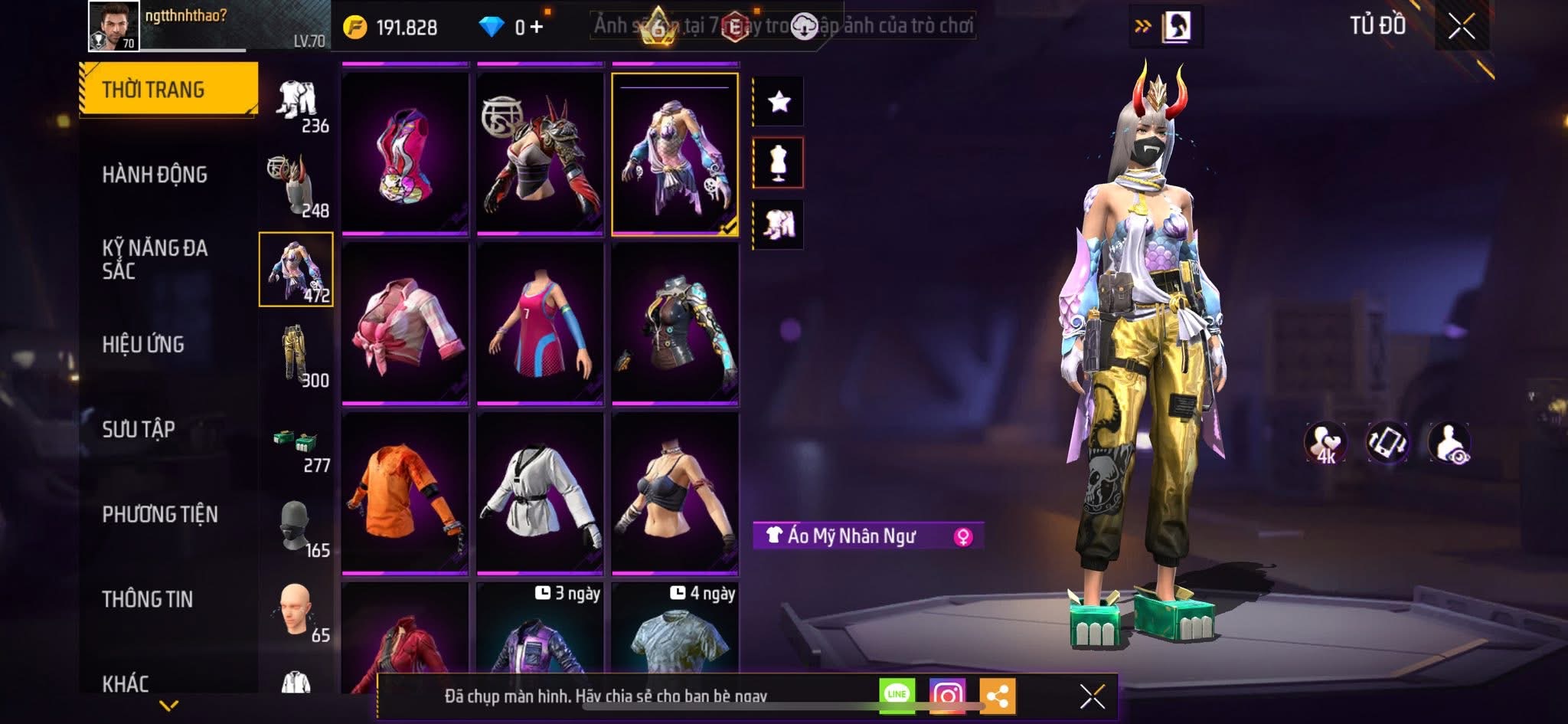This screenshot has height=724, width=1568.
Task: Open the Thời Trang tab
Action: [x=168, y=90]
